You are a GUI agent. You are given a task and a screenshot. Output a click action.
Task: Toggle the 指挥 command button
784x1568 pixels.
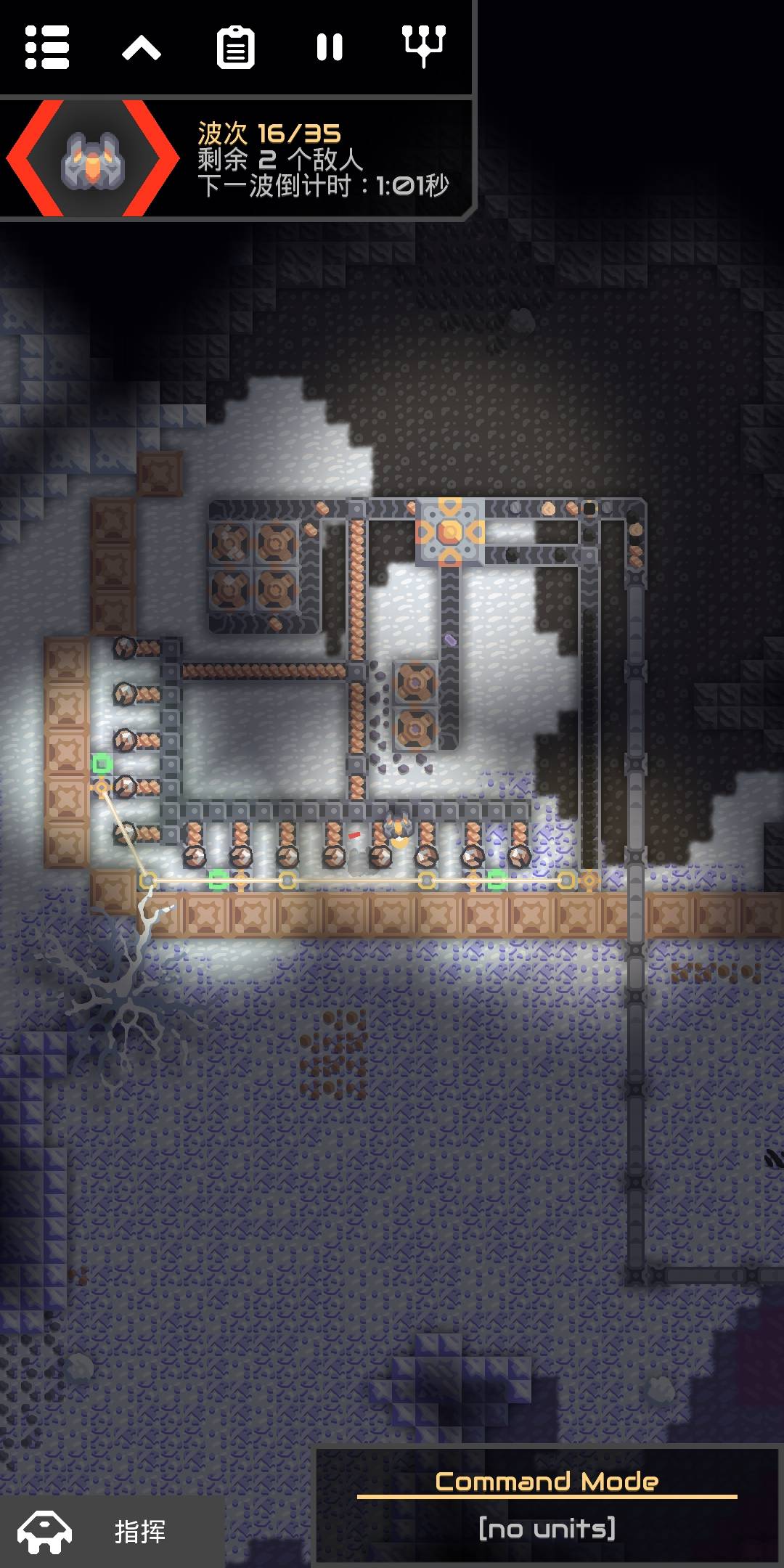click(113, 1531)
